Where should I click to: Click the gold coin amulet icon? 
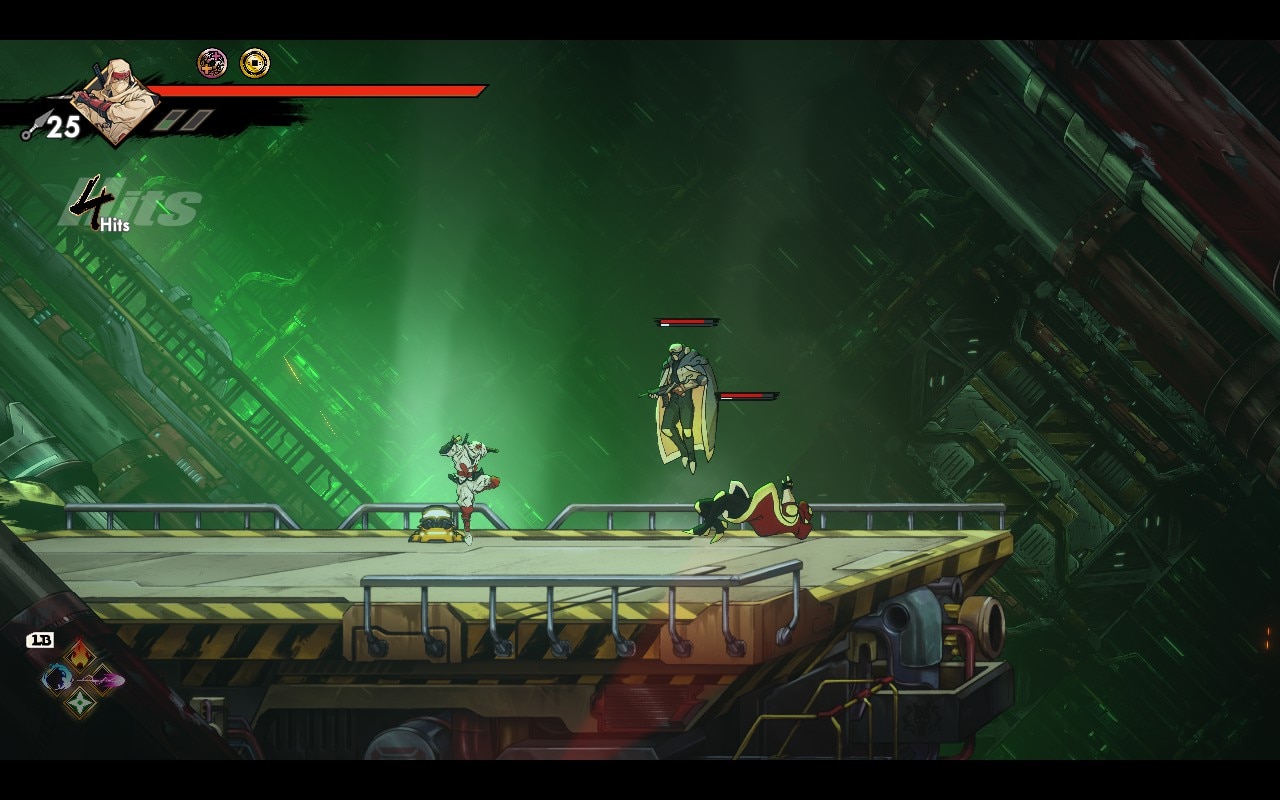click(255, 64)
